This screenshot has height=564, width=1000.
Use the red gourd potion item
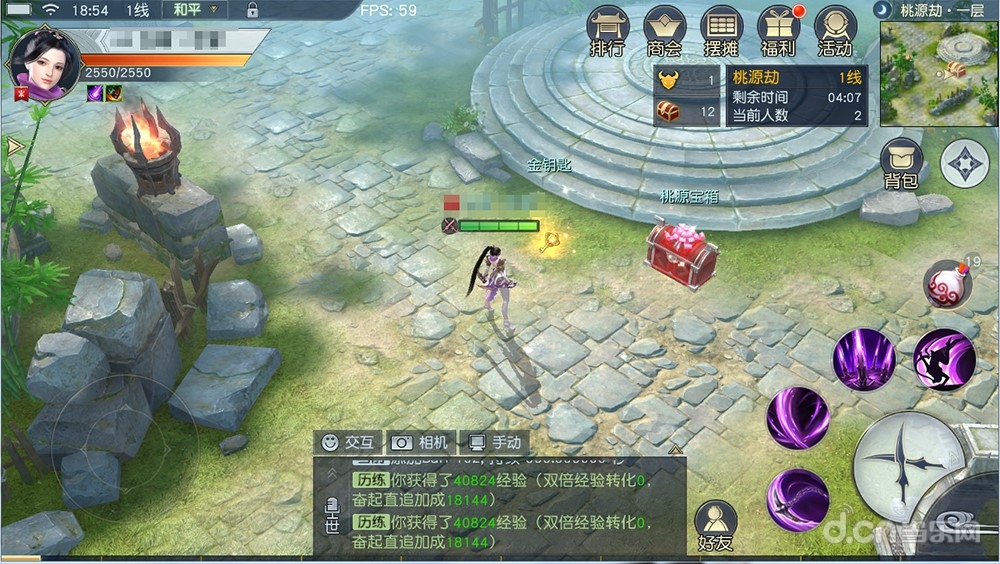[x=946, y=285]
